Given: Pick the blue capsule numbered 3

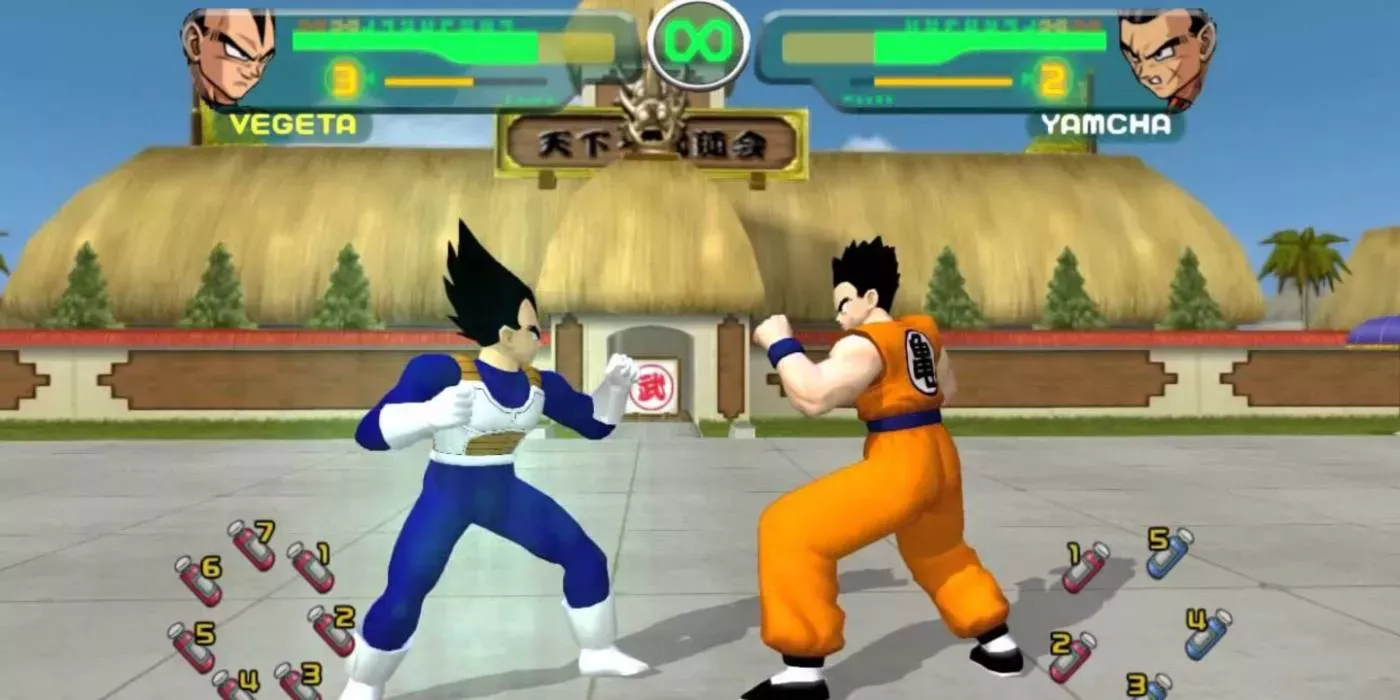Looking at the screenshot, I should (1151, 687).
